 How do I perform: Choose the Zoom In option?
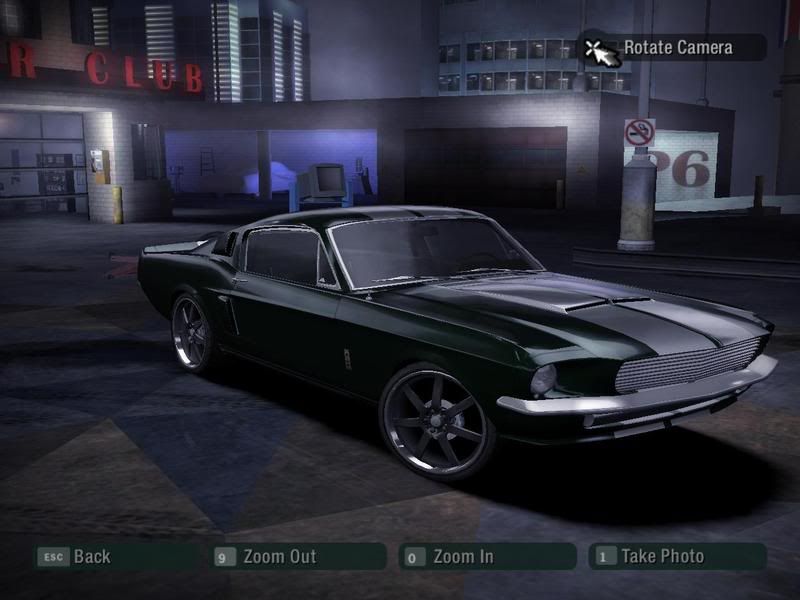(462, 557)
